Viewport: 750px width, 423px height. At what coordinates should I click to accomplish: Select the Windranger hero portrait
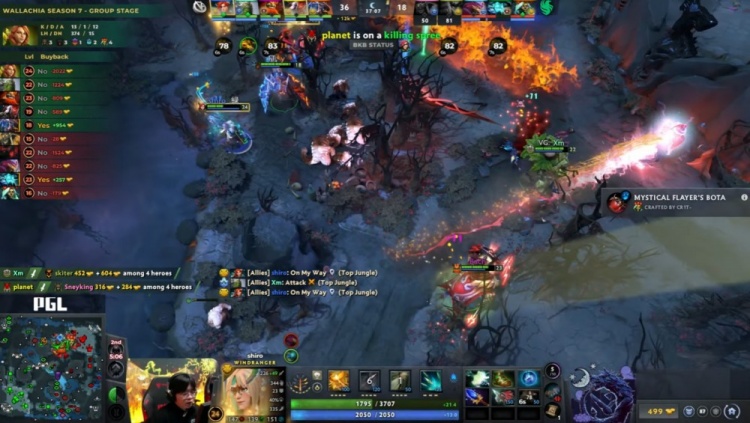pyautogui.click(x=244, y=390)
